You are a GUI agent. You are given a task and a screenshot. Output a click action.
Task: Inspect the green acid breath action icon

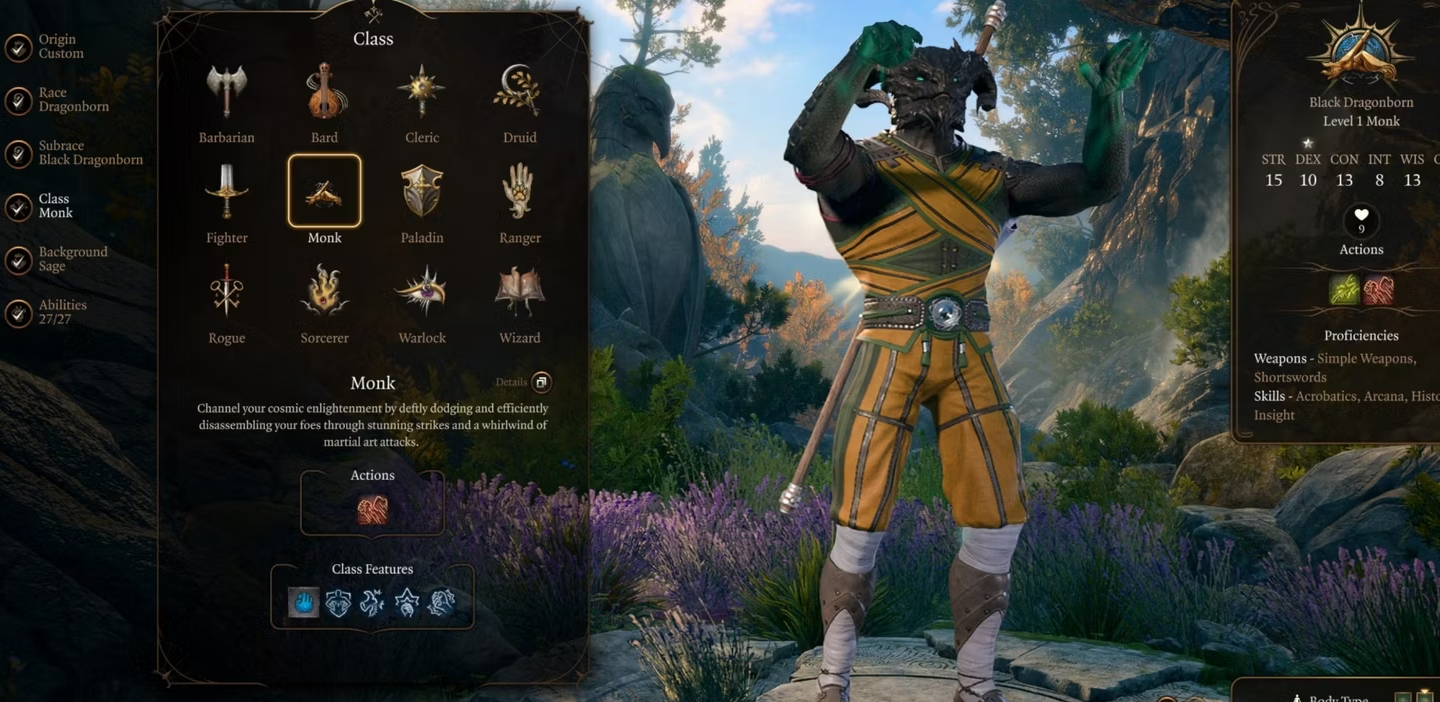coord(1344,289)
